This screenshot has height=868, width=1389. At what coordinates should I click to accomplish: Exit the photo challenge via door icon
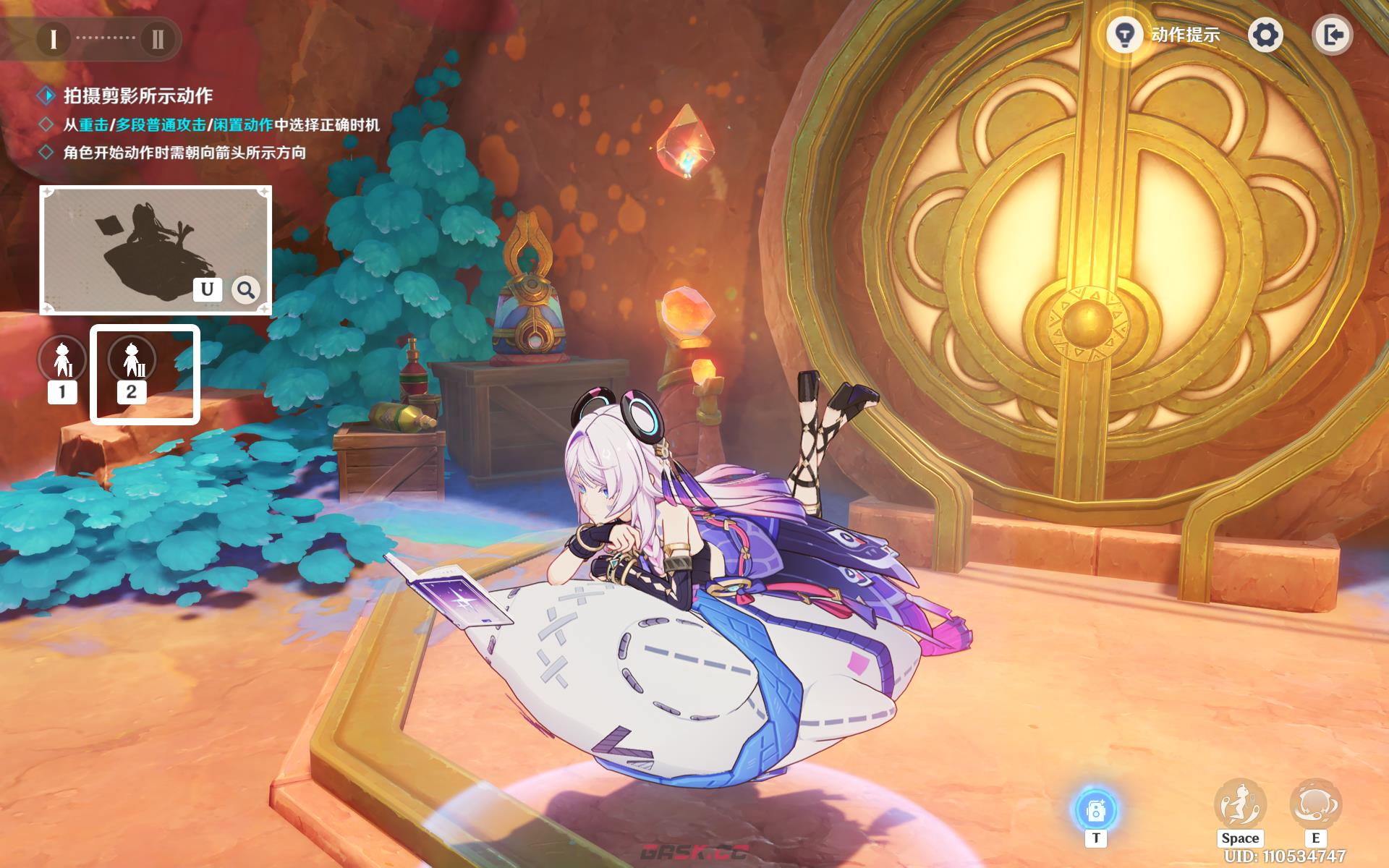coord(1332,35)
